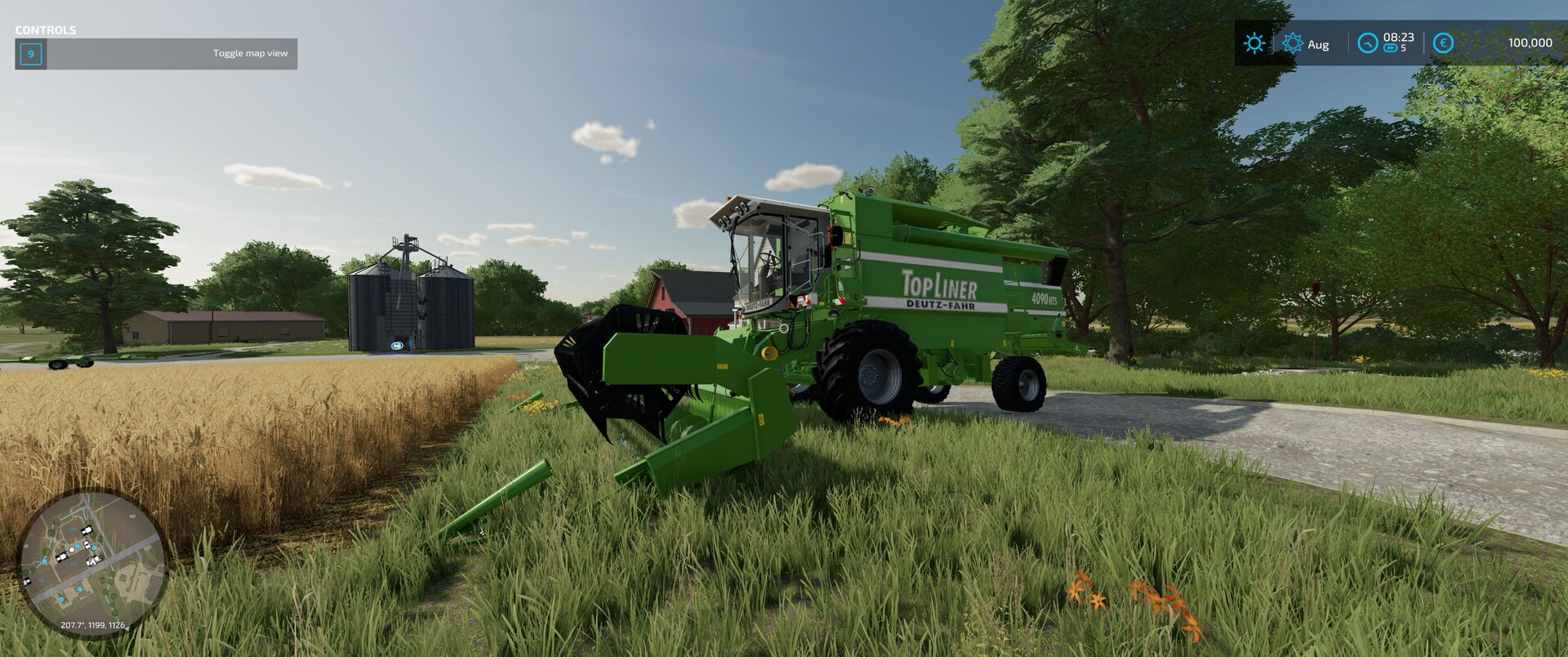Click the game clock icon

1367,43
